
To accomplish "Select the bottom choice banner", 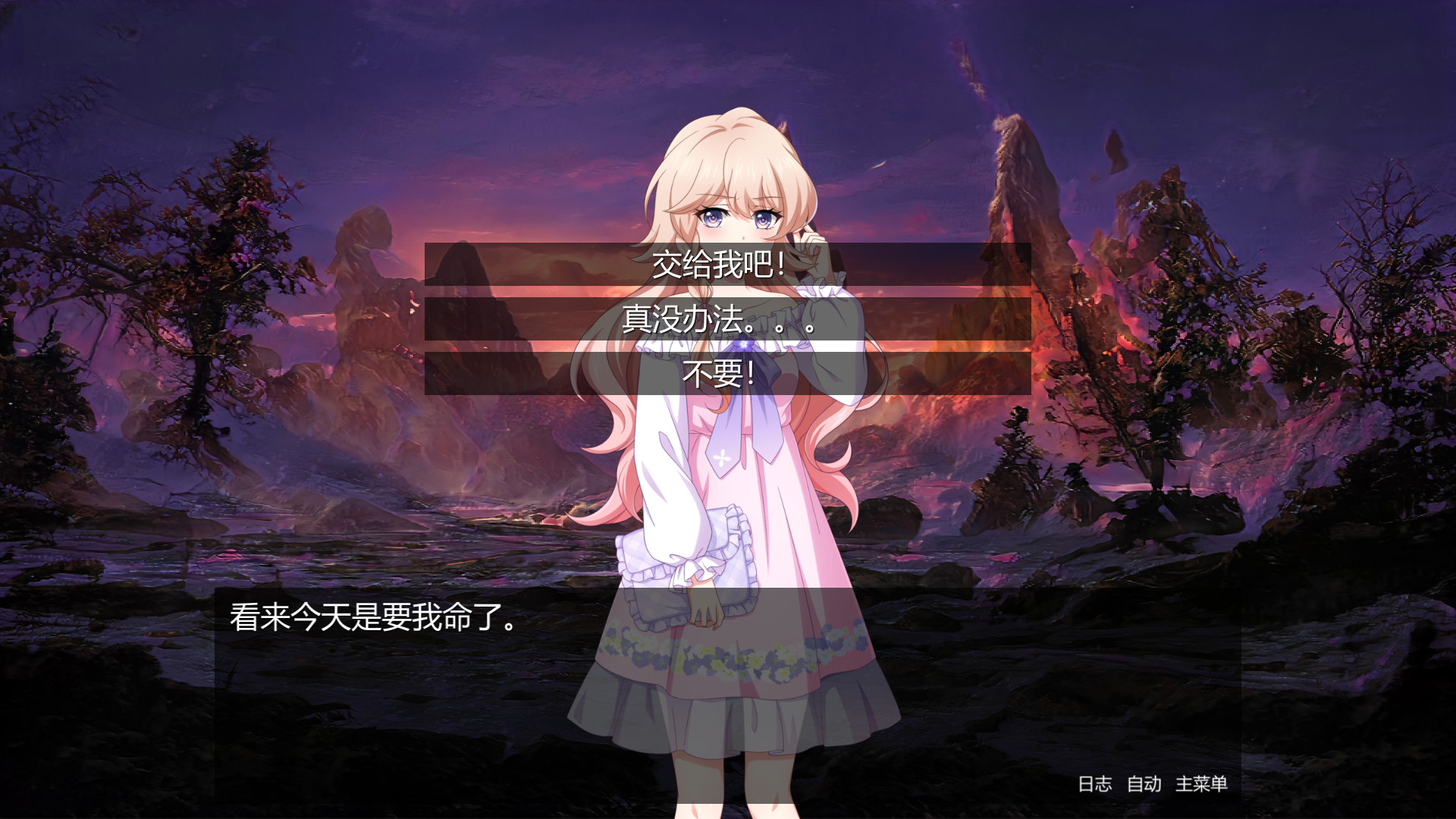I will (726, 375).
